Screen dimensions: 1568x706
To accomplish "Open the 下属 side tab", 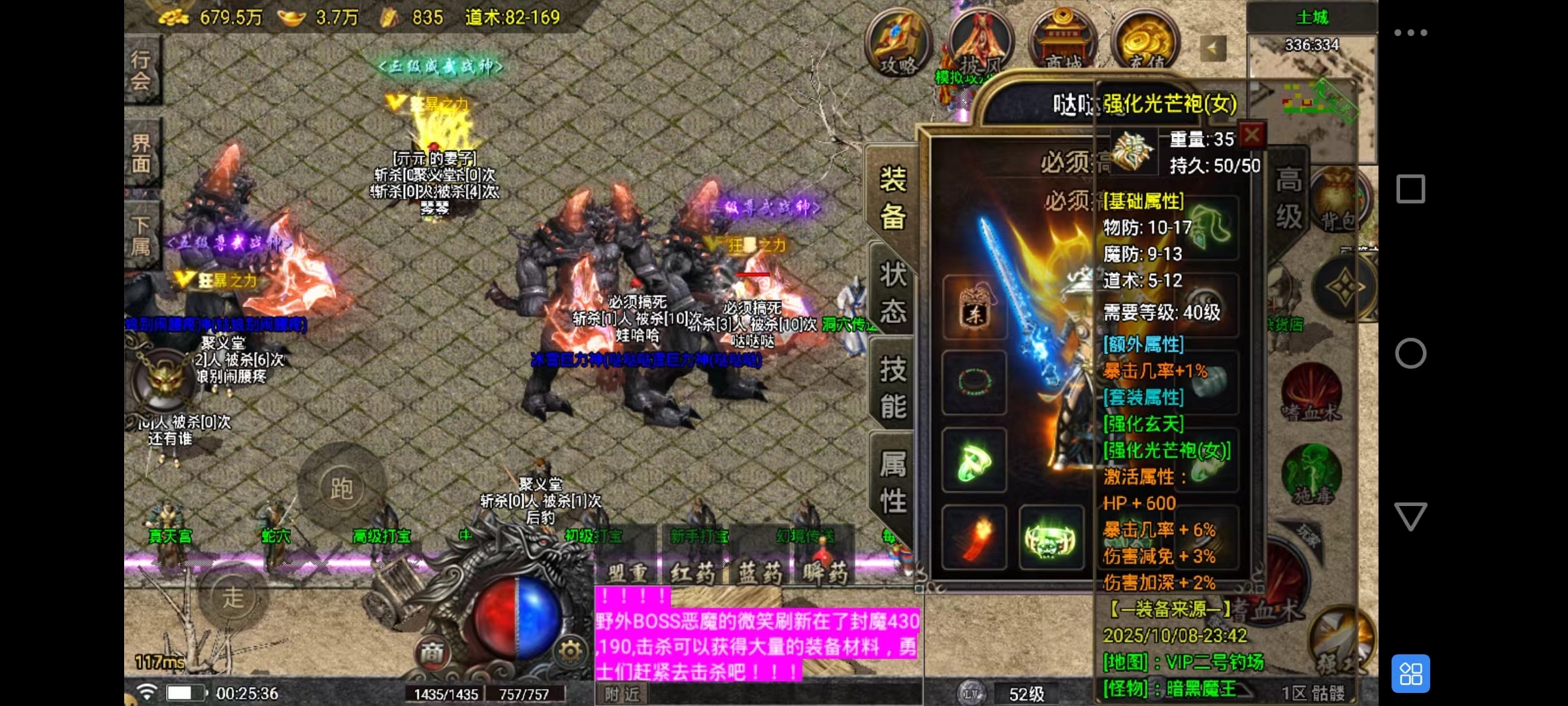I will tap(141, 237).
